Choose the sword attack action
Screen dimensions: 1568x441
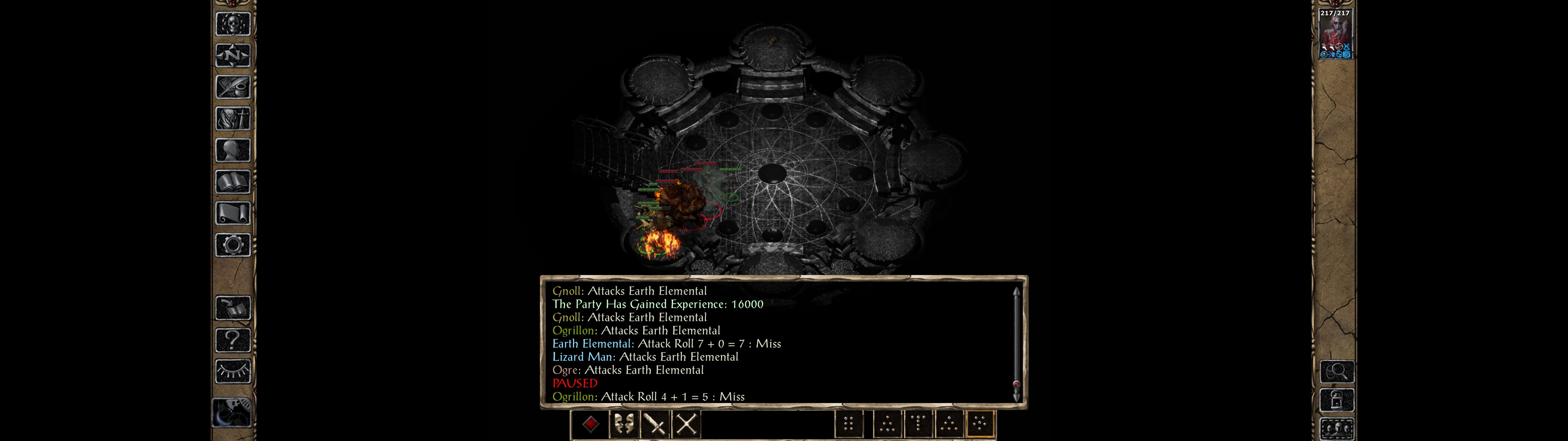tap(655, 424)
